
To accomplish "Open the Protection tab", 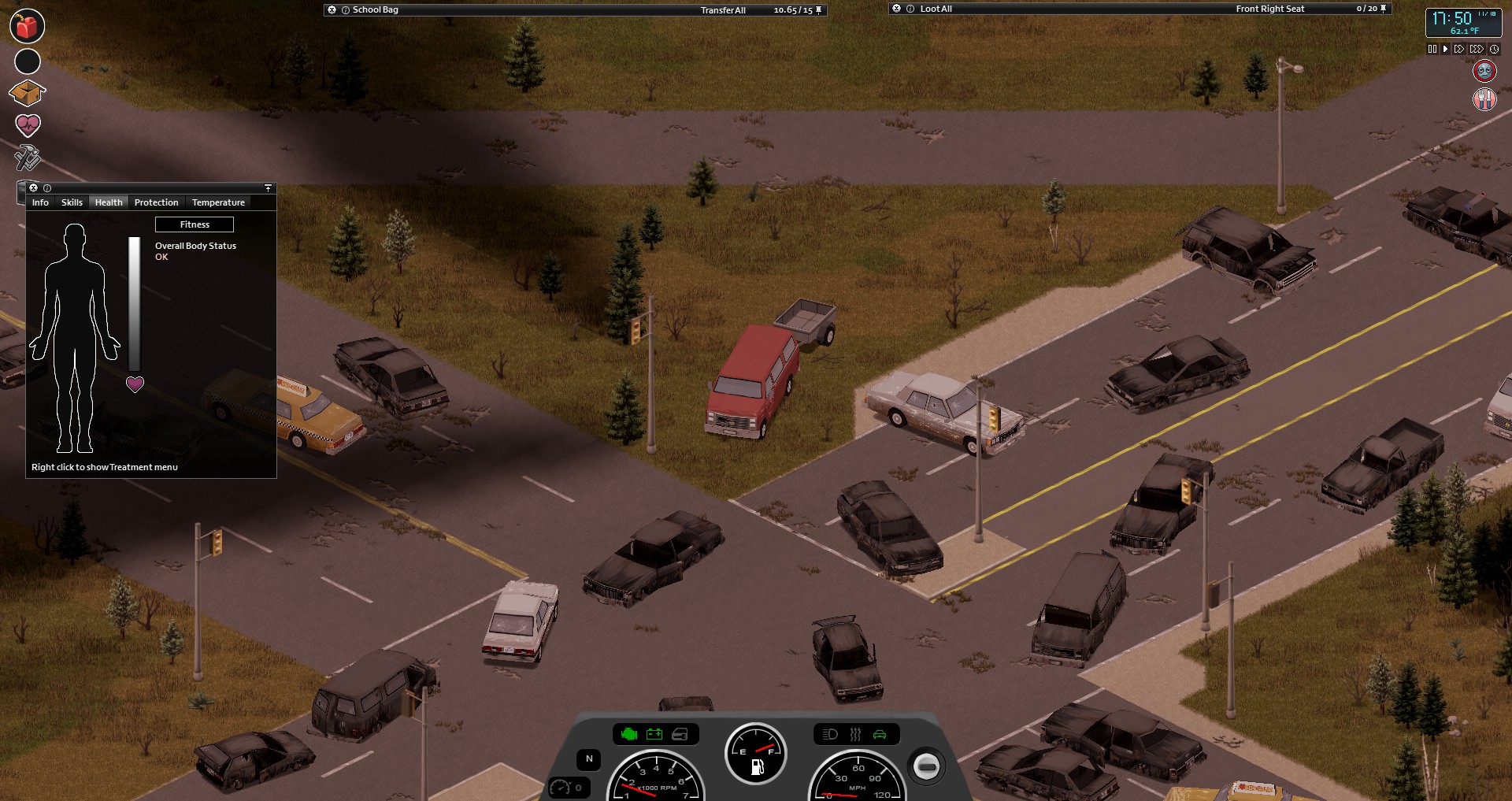I will 157,202.
